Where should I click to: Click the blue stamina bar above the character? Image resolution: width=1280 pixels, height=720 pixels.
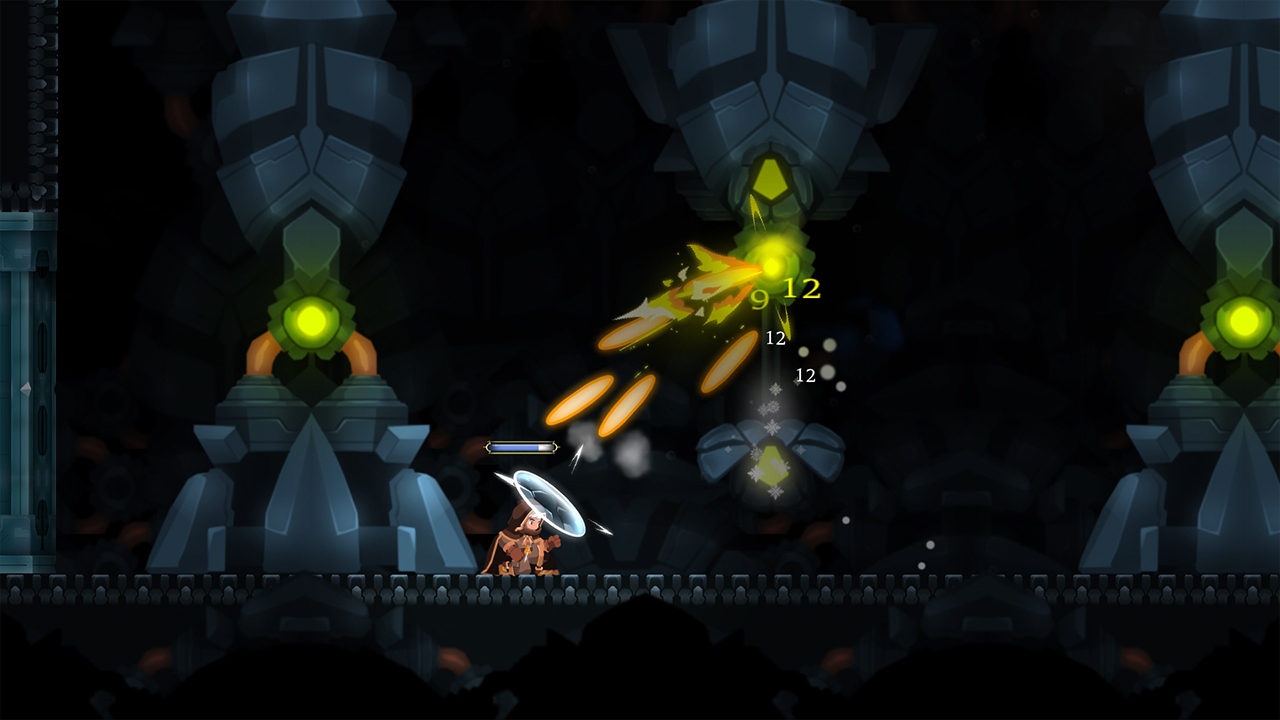point(521,447)
